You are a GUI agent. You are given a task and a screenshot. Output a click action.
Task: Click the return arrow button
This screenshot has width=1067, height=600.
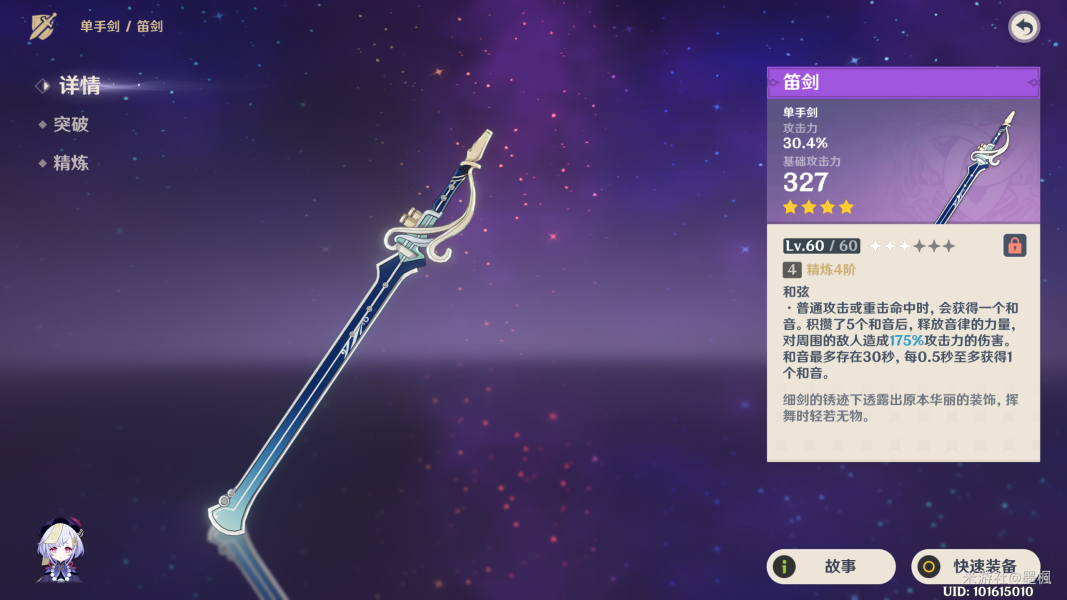pos(1023,27)
